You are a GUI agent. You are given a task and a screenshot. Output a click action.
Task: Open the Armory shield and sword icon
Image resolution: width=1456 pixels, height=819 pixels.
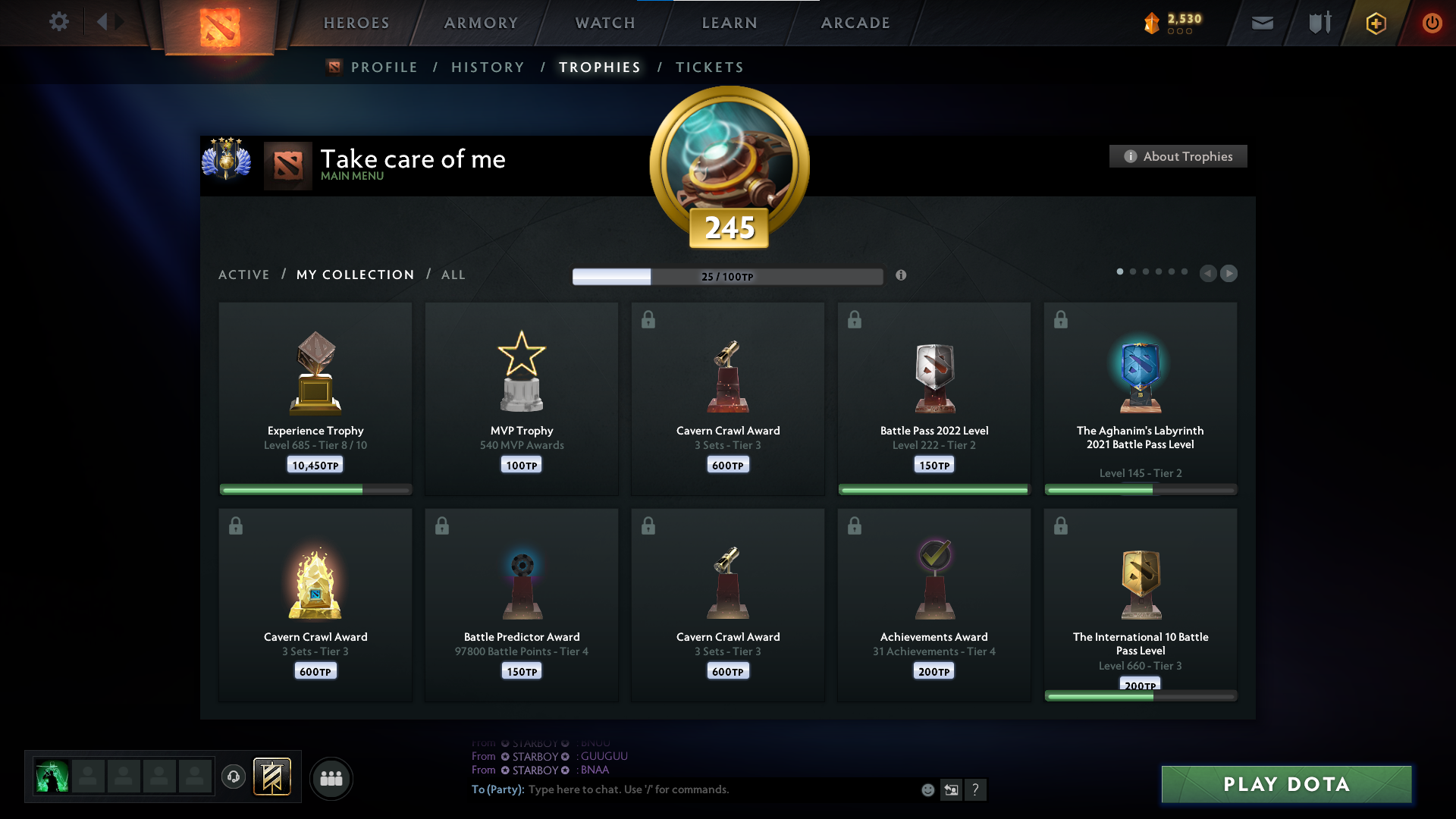[x=1319, y=23]
